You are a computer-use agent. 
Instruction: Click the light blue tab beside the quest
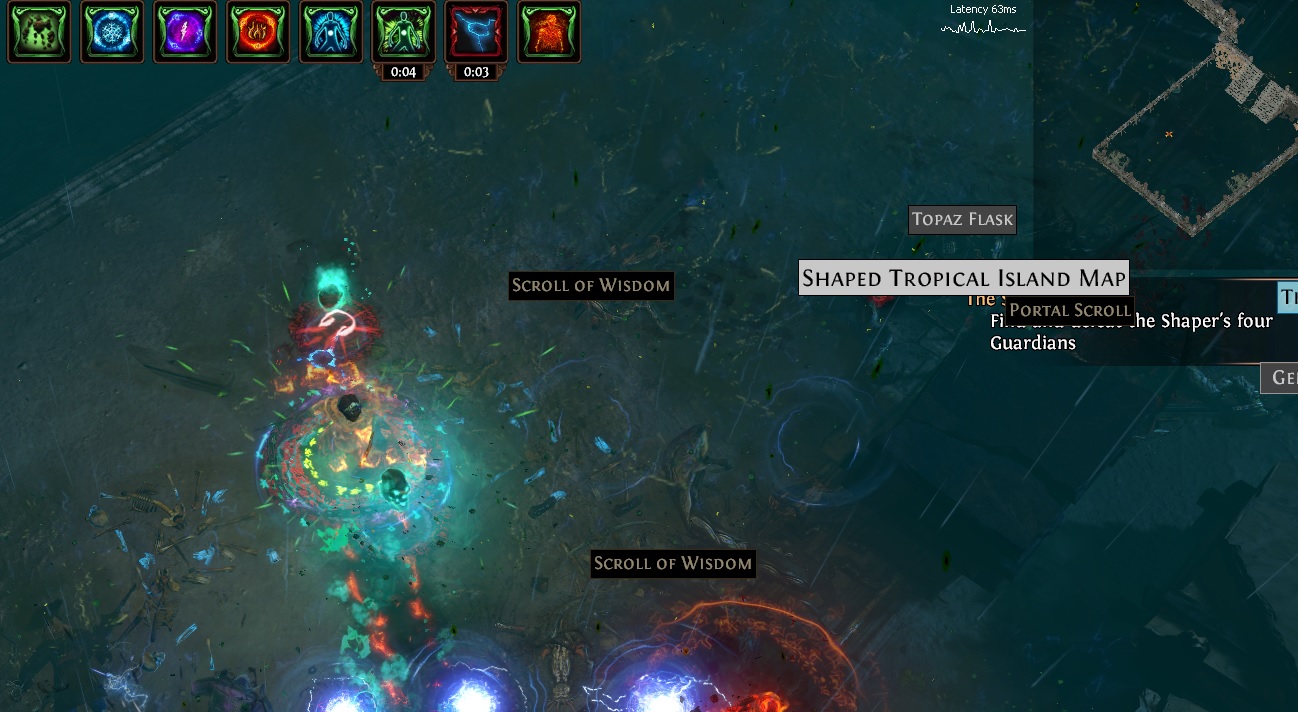(1288, 297)
